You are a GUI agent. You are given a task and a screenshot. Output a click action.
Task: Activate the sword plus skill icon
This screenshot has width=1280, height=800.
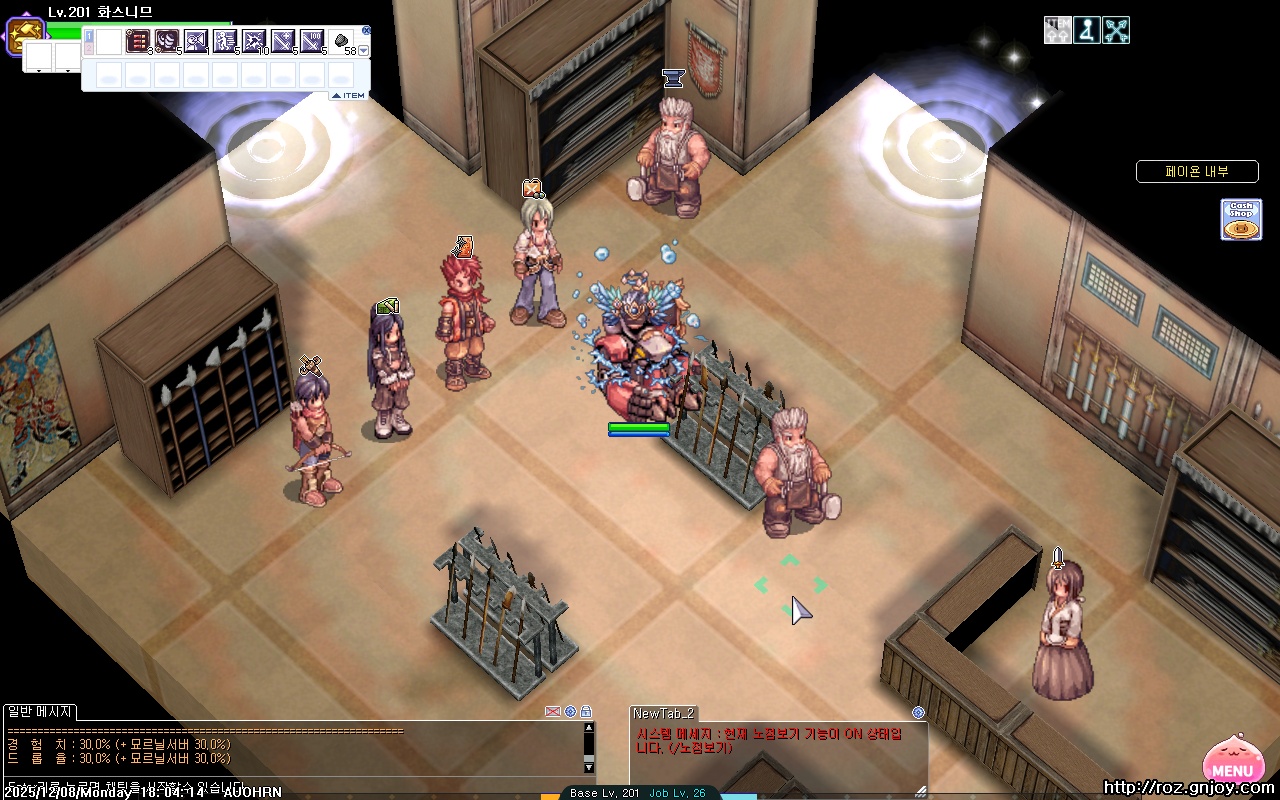[x=283, y=41]
